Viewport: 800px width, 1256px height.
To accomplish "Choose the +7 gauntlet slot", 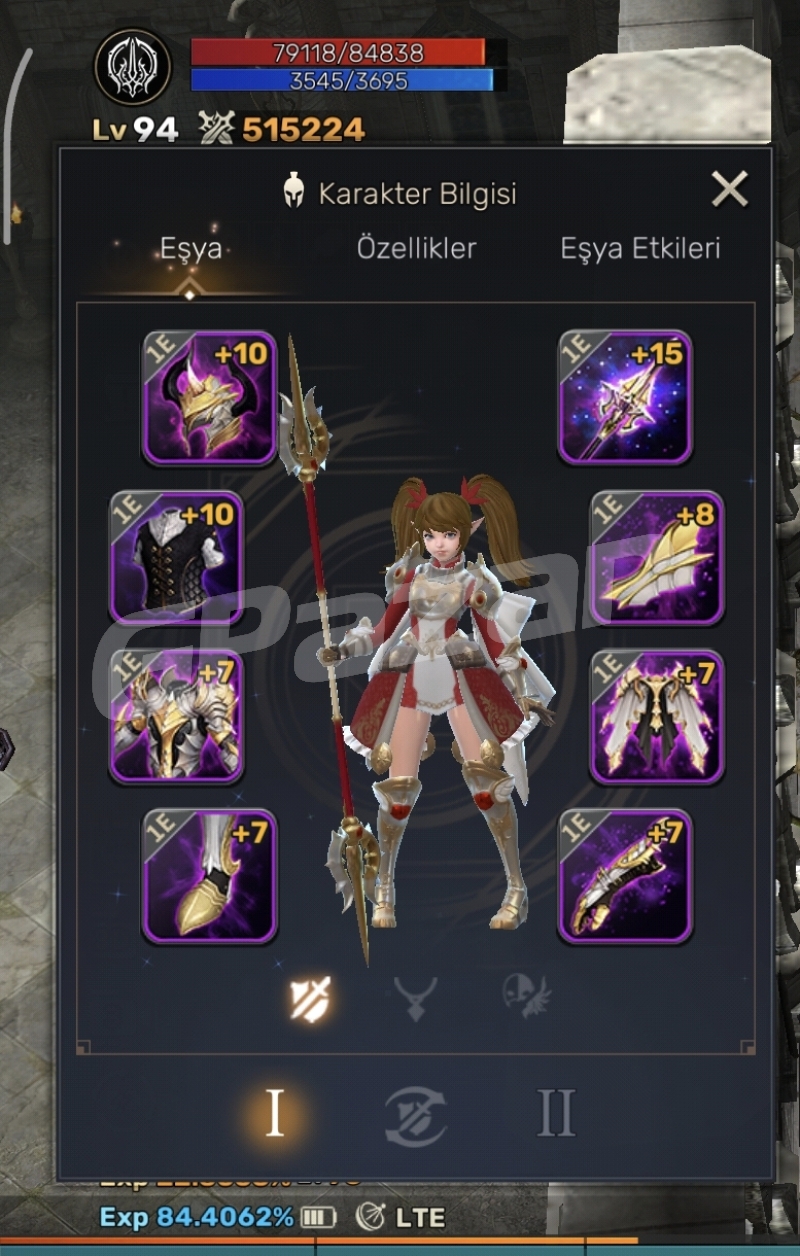I will [x=625, y=876].
